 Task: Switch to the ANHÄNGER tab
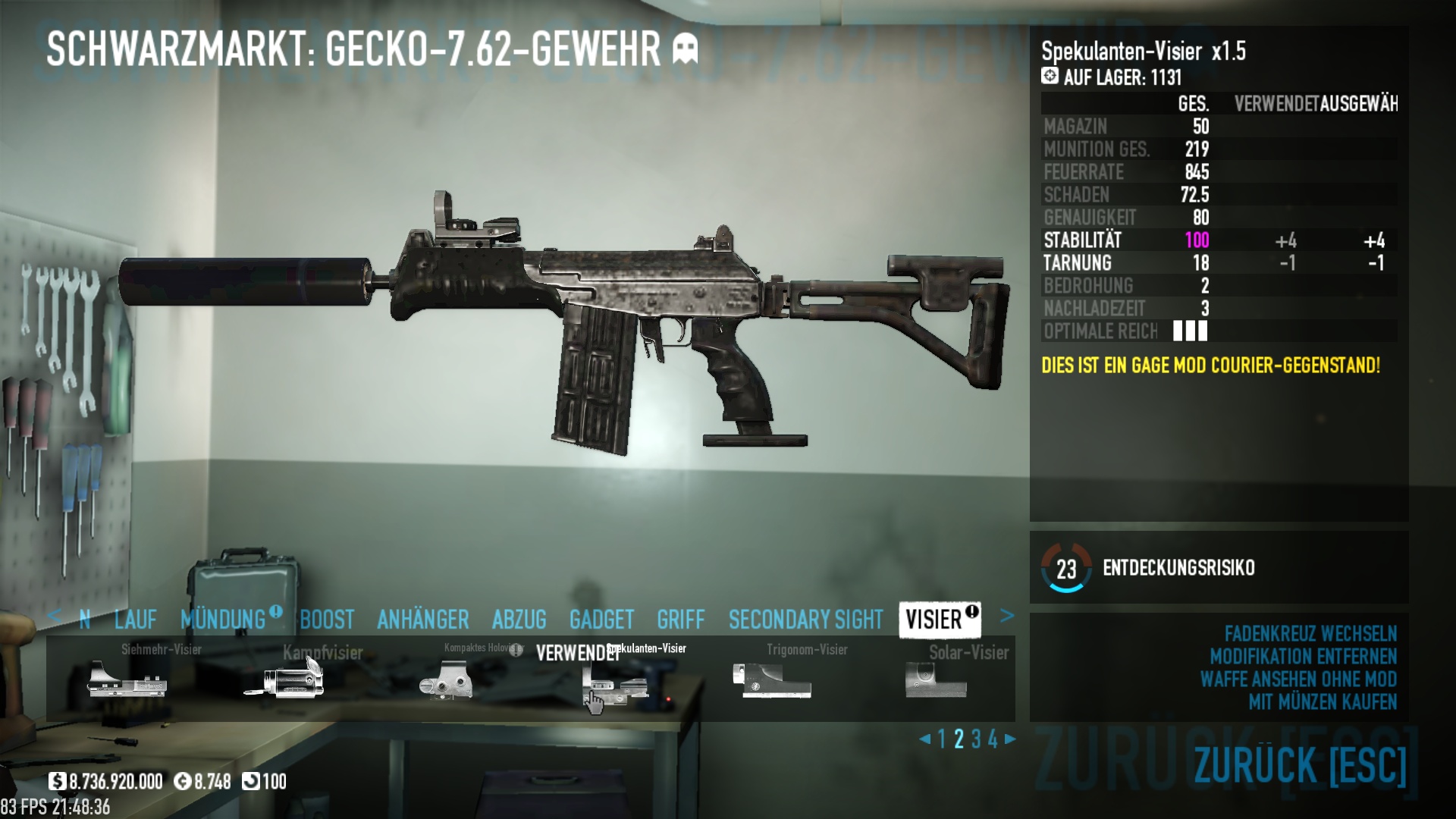422,620
